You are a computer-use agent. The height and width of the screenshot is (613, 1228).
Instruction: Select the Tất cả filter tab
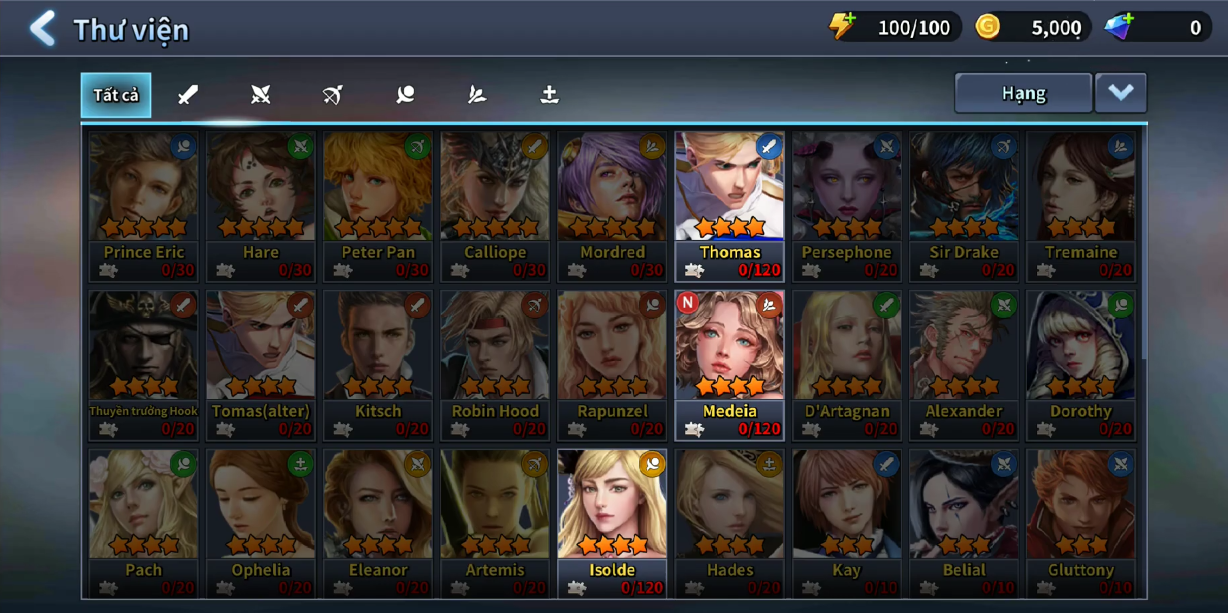(x=116, y=95)
